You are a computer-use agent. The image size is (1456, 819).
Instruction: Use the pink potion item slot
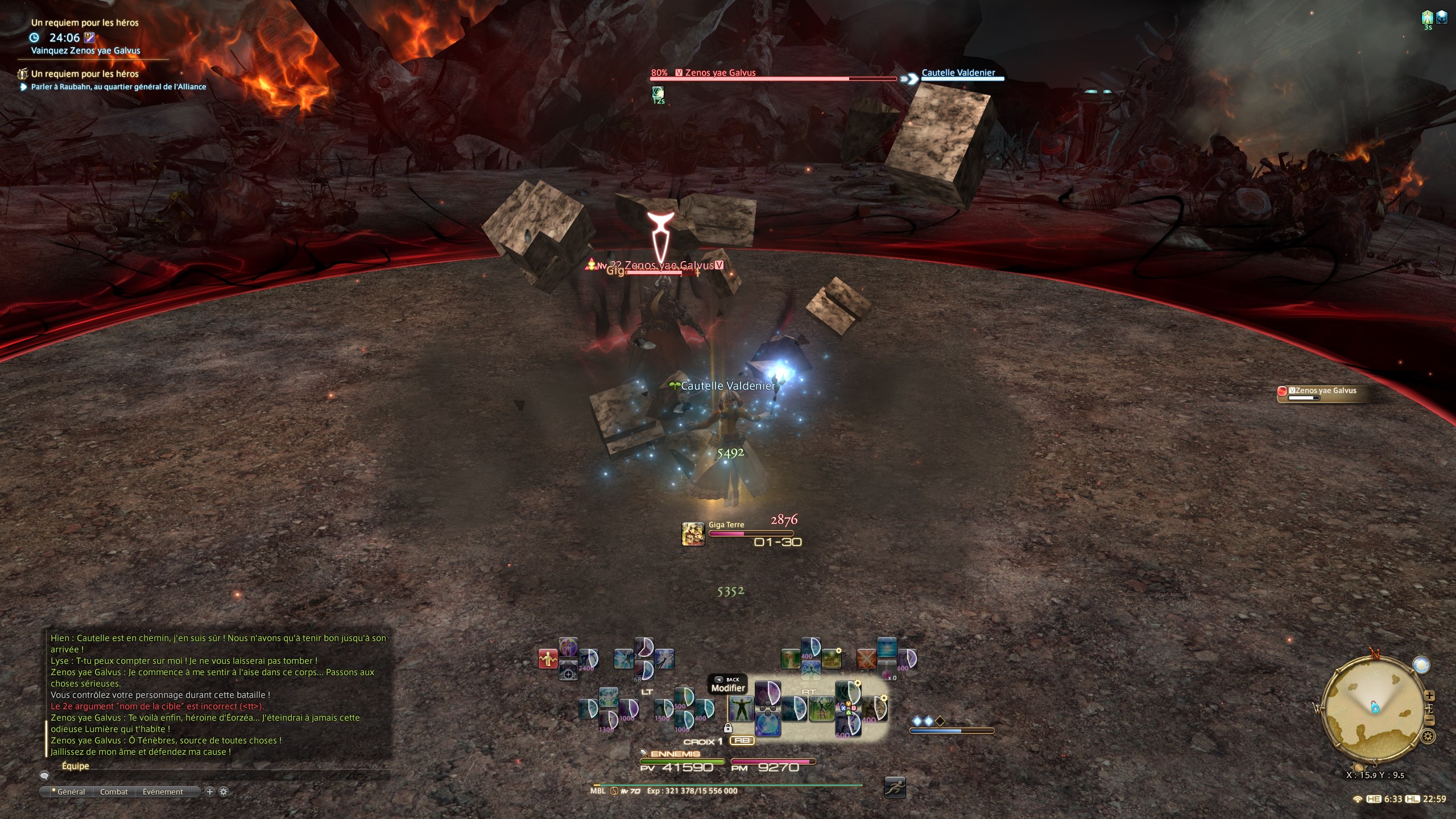(x=887, y=671)
